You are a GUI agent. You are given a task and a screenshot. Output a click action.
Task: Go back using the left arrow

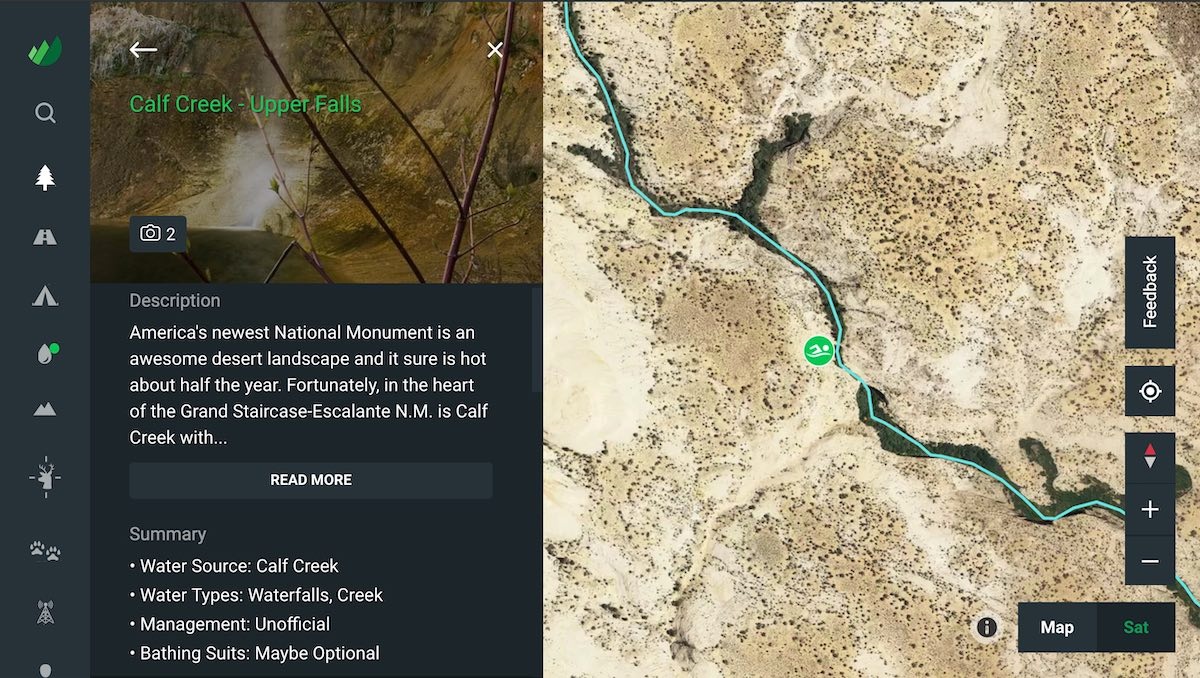click(143, 49)
